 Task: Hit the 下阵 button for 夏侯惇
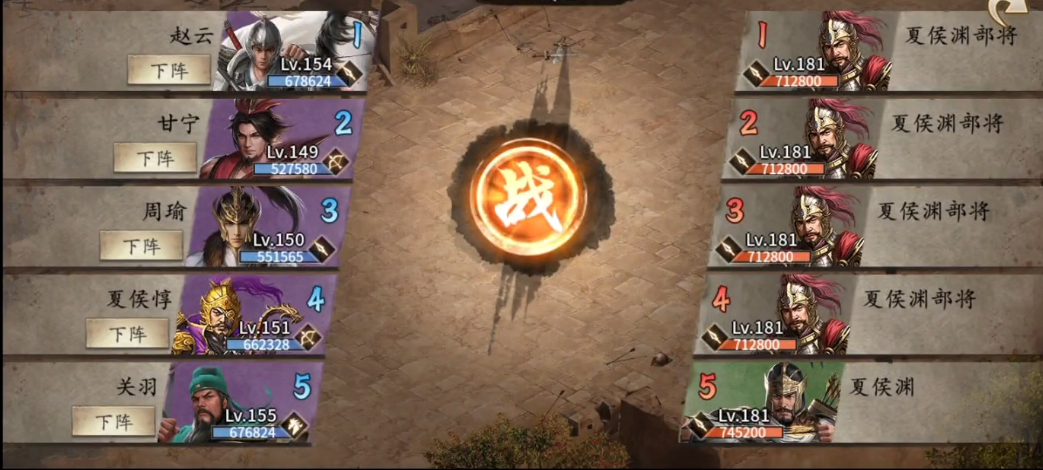coord(127,333)
